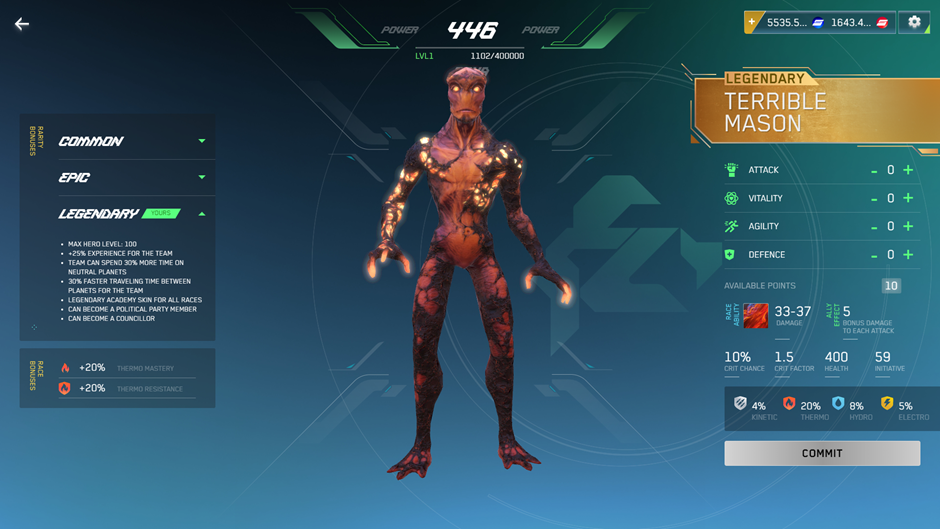Select the red race ability icon

(x=756, y=316)
